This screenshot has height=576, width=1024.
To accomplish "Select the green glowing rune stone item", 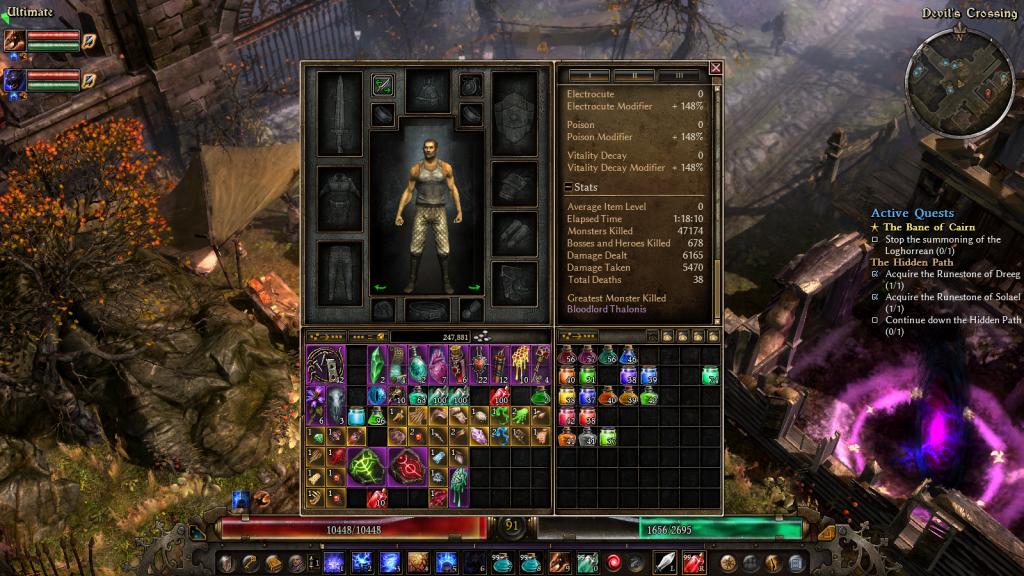I will (367, 466).
